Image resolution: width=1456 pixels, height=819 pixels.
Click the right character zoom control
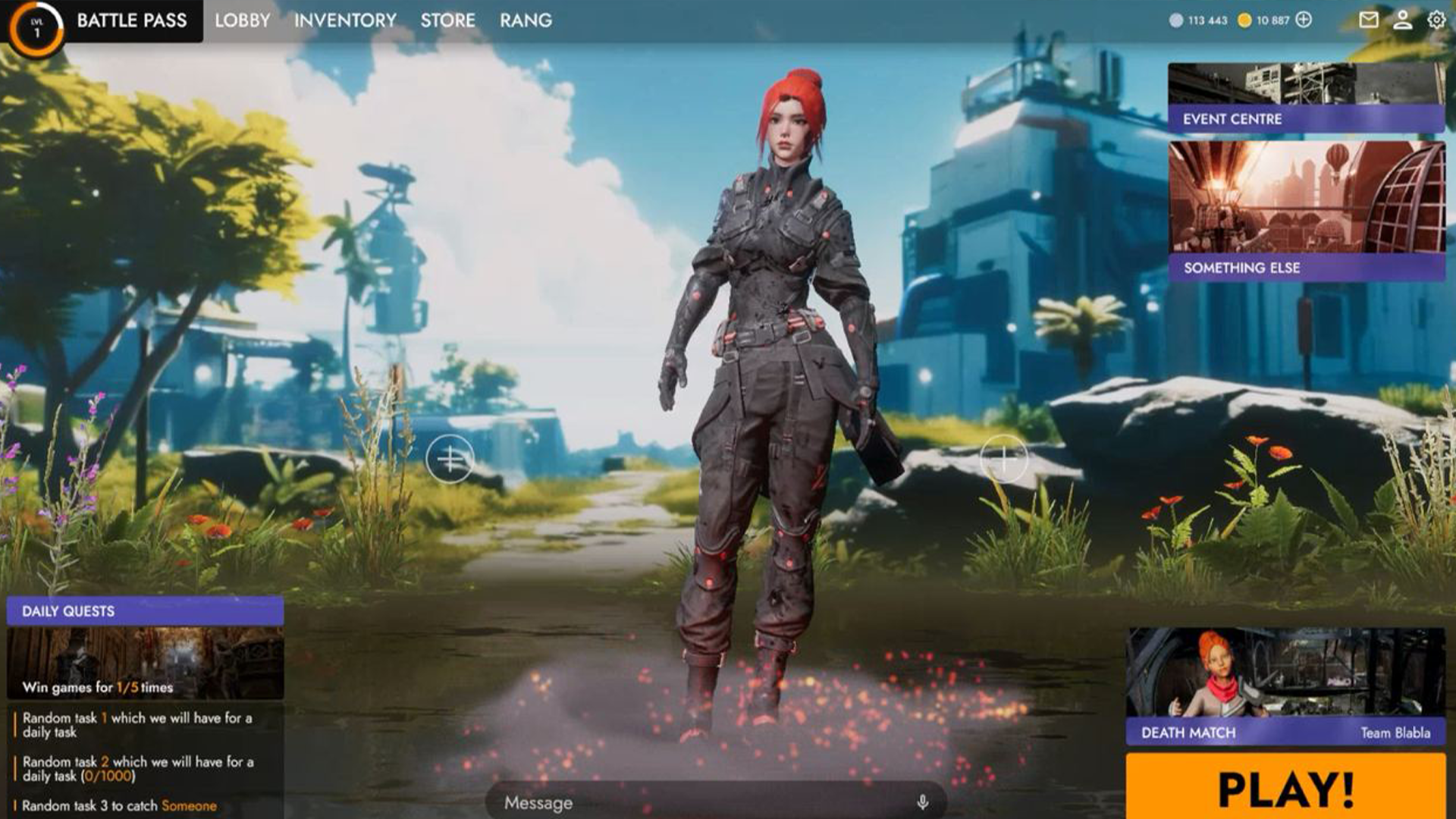tap(1005, 458)
